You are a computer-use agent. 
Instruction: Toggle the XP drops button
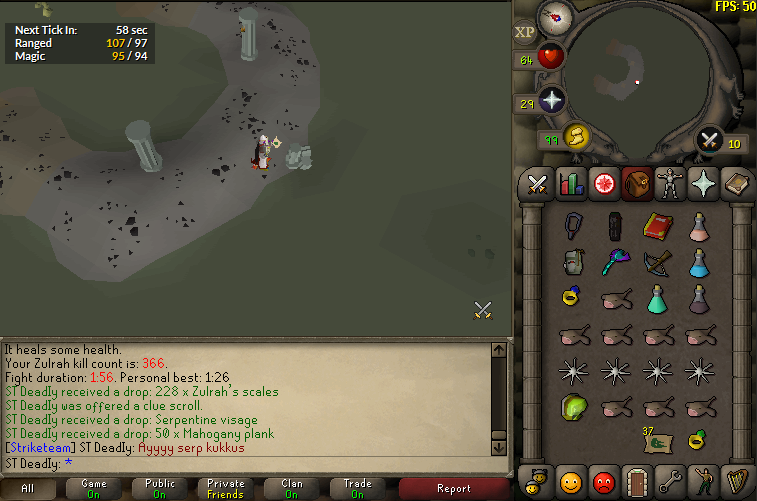pos(525,32)
